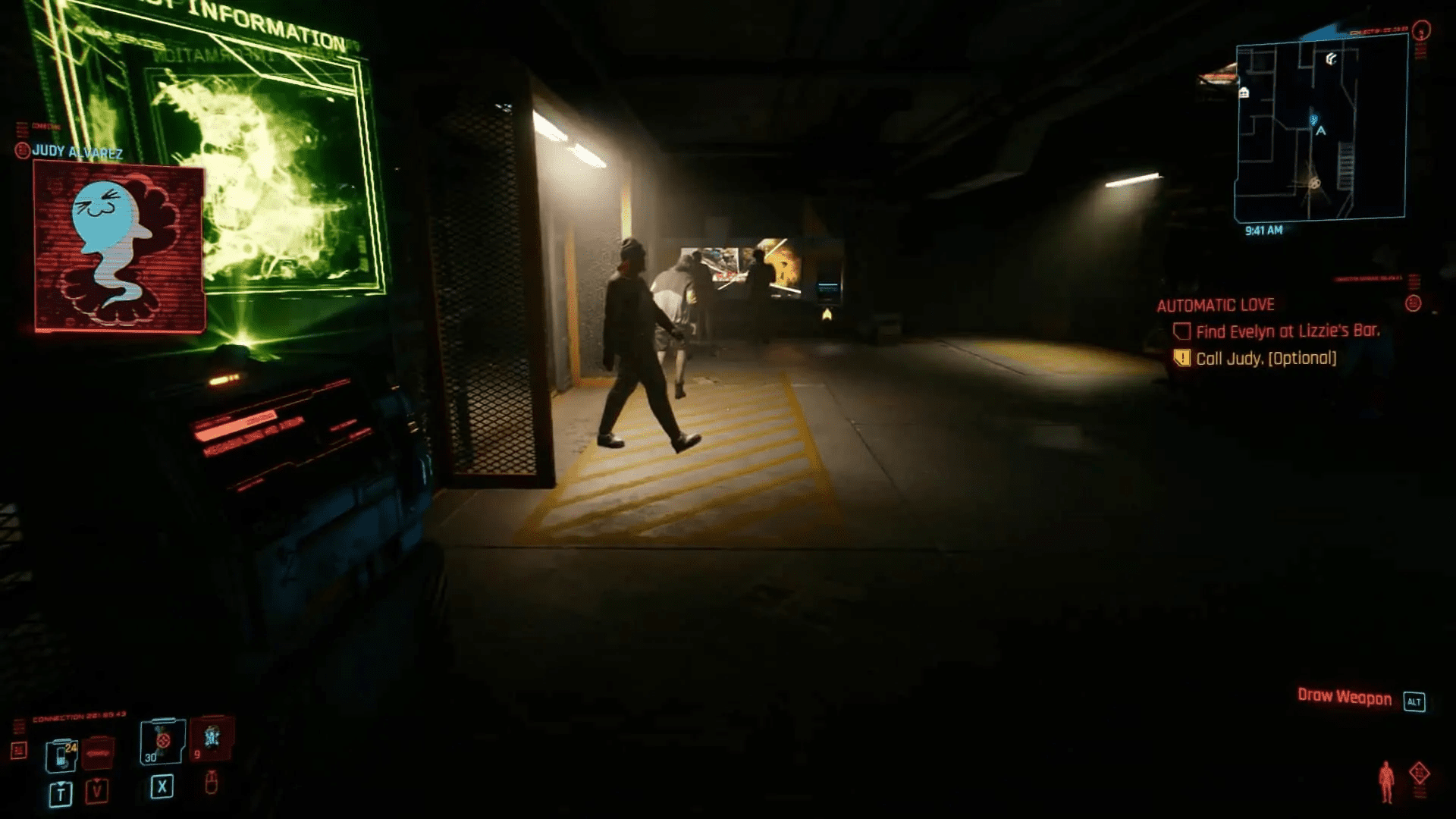Viewport: 1456px width, 819px height.
Task: Expand the V keybind vehicle selector
Action: point(96,792)
